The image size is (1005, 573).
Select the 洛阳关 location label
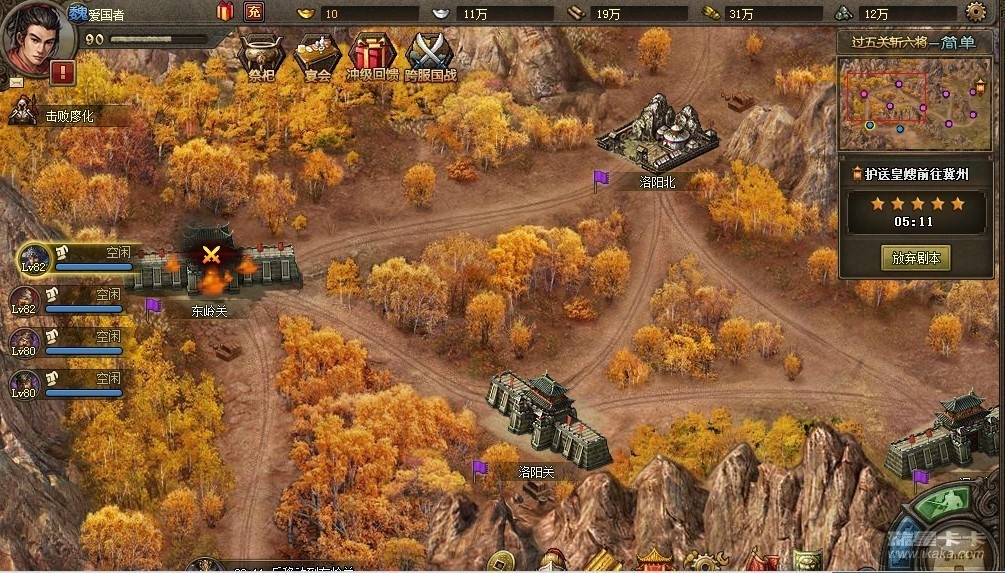click(x=536, y=471)
